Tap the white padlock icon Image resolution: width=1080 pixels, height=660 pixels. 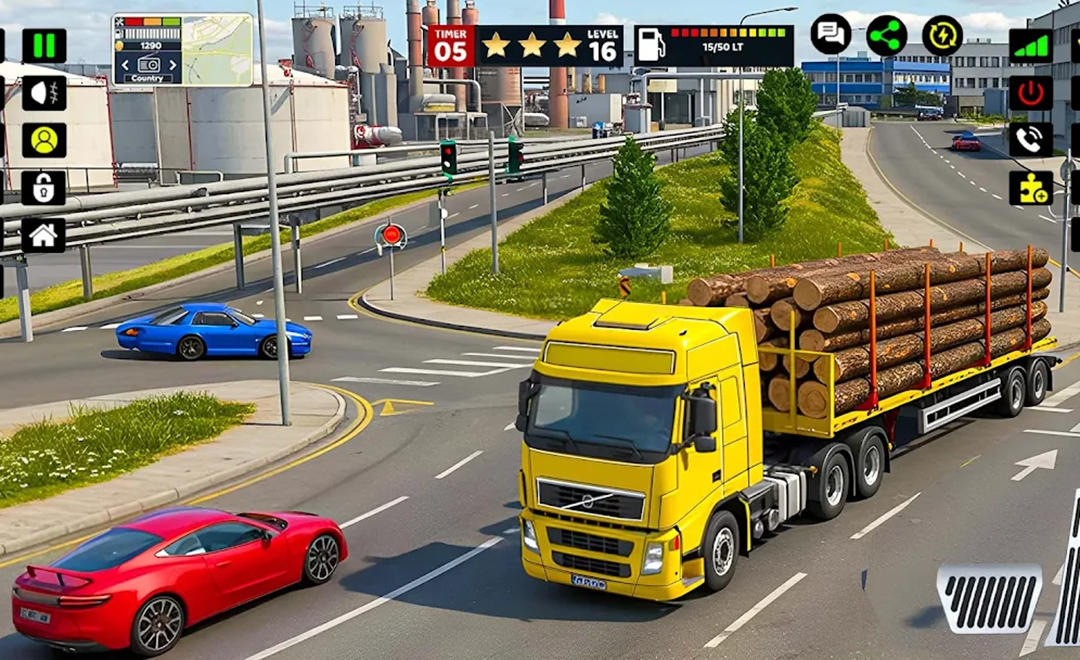tap(44, 187)
